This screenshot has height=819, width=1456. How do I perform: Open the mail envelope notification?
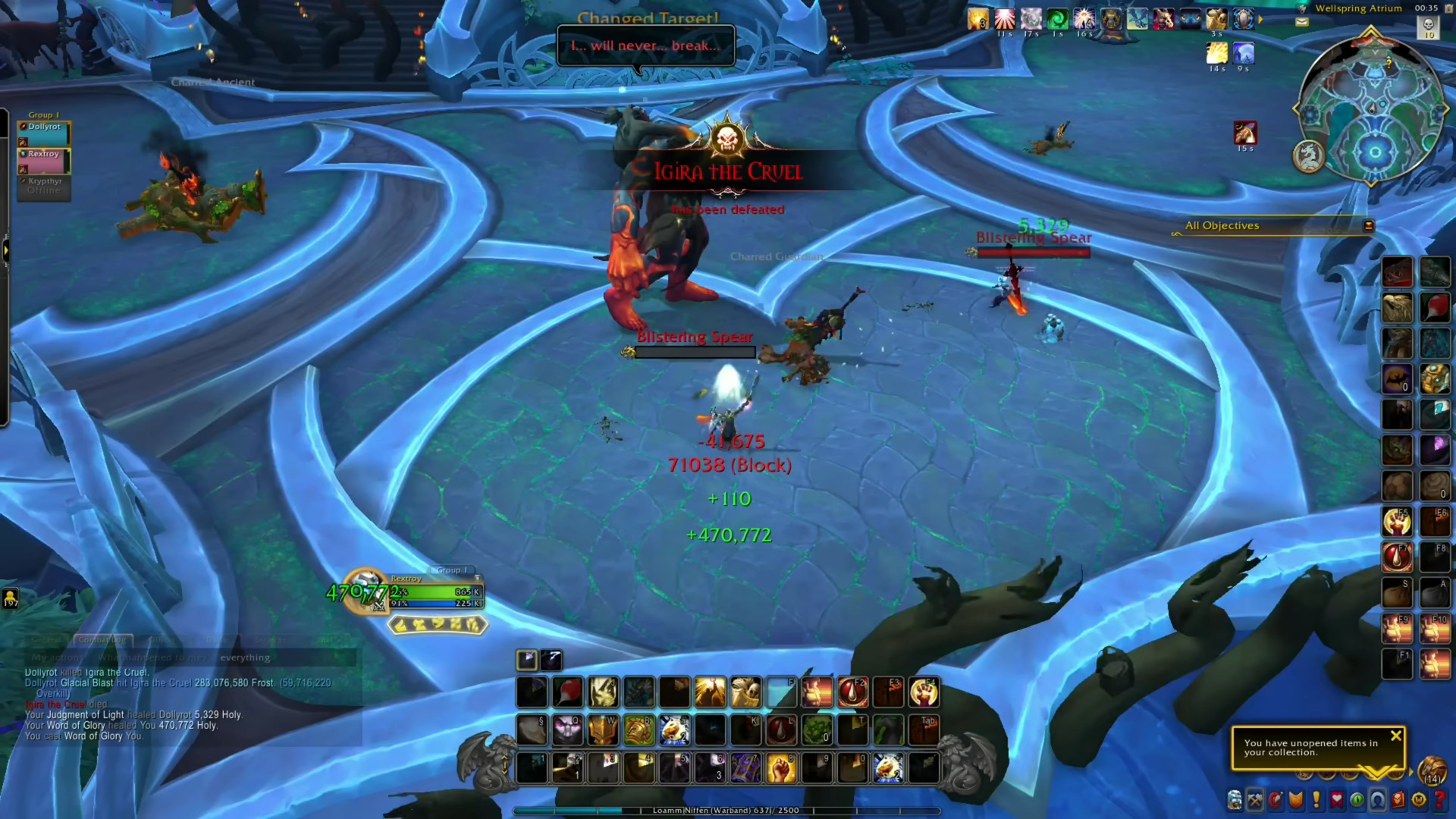click(x=1302, y=22)
